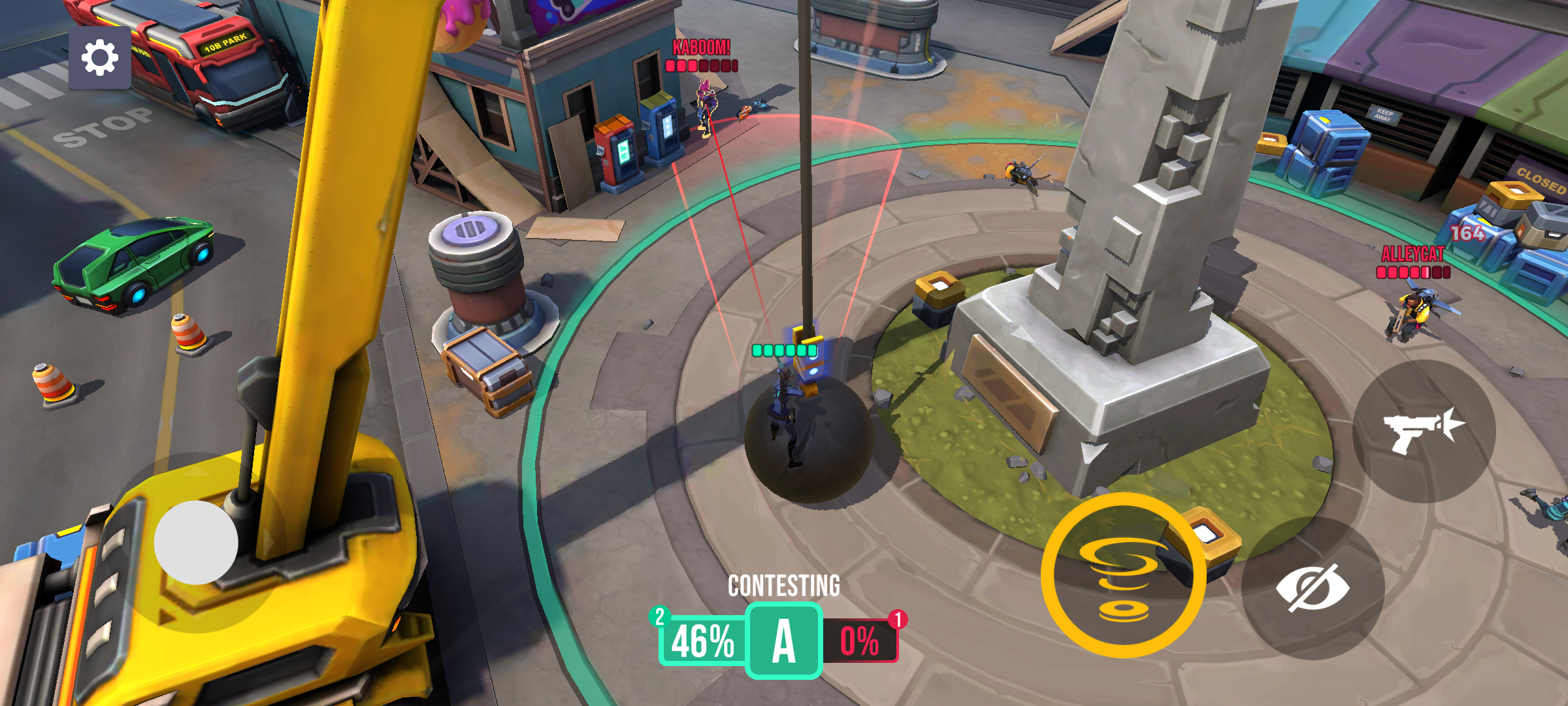Tap KABOOM!'s segmented health bar
Image resolution: width=1568 pixels, height=706 pixels.
700,65
